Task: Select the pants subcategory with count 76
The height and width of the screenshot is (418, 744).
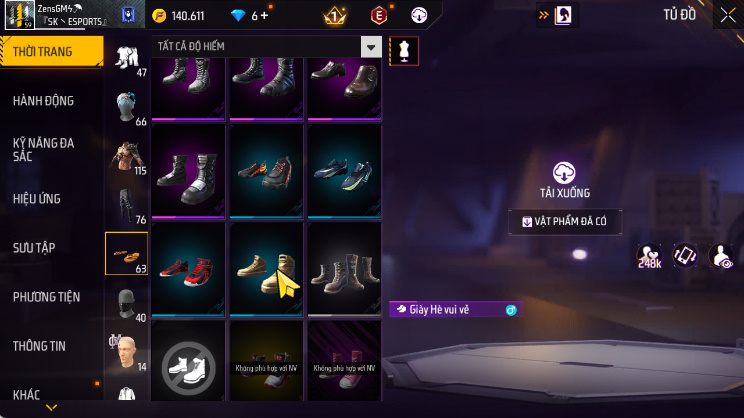Action: tap(126, 205)
